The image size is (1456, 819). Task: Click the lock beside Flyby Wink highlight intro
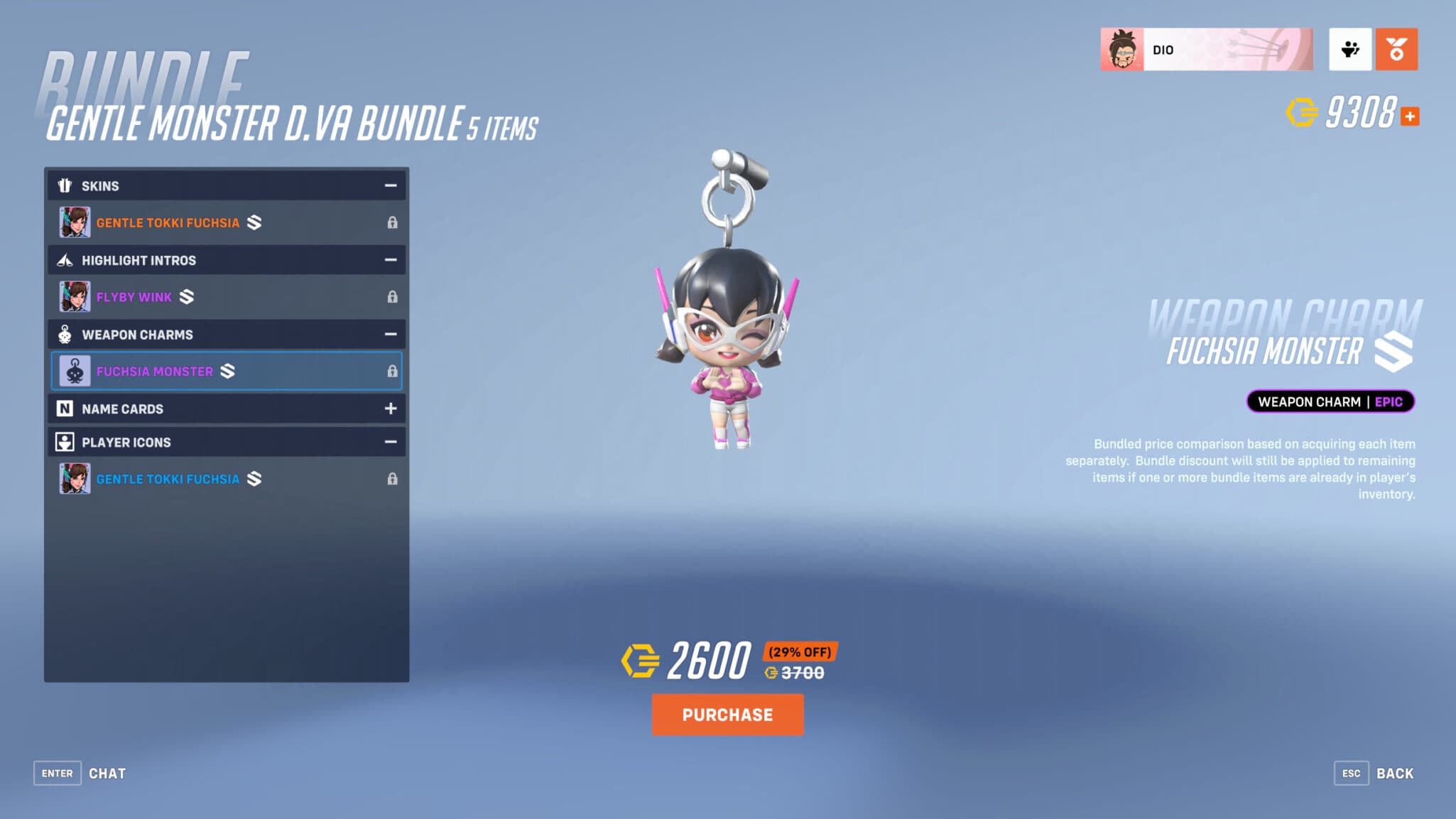pyautogui.click(x=393, y=296)
